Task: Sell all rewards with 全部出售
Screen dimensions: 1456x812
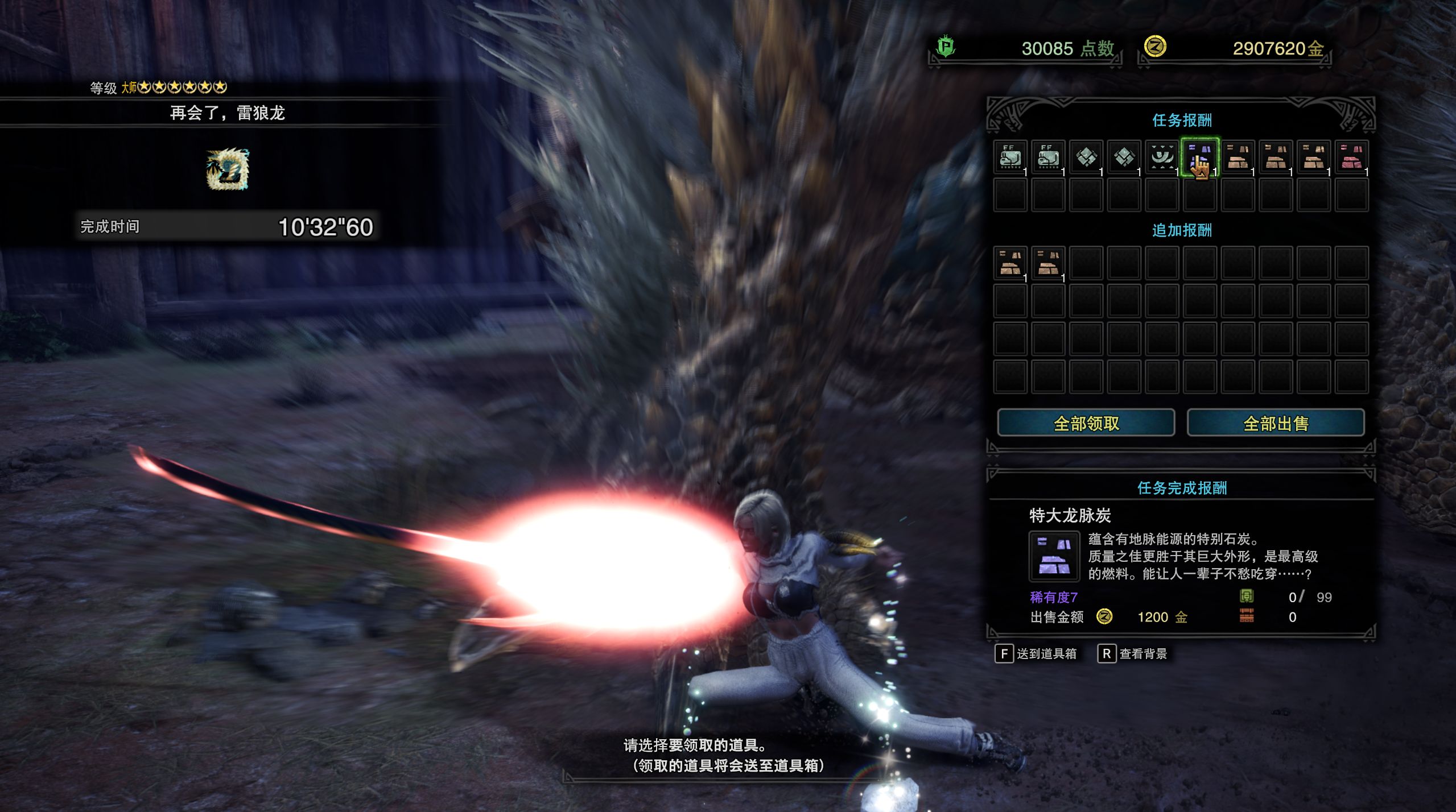Action: click(x=1275, y=423)
